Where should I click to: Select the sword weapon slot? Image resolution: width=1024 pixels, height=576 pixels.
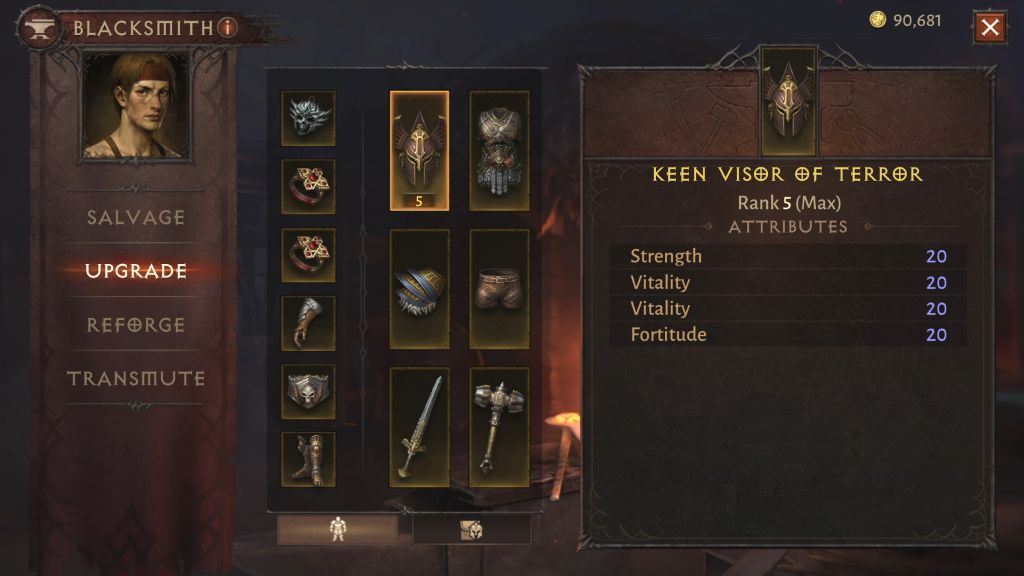click(x=419, y=426)
